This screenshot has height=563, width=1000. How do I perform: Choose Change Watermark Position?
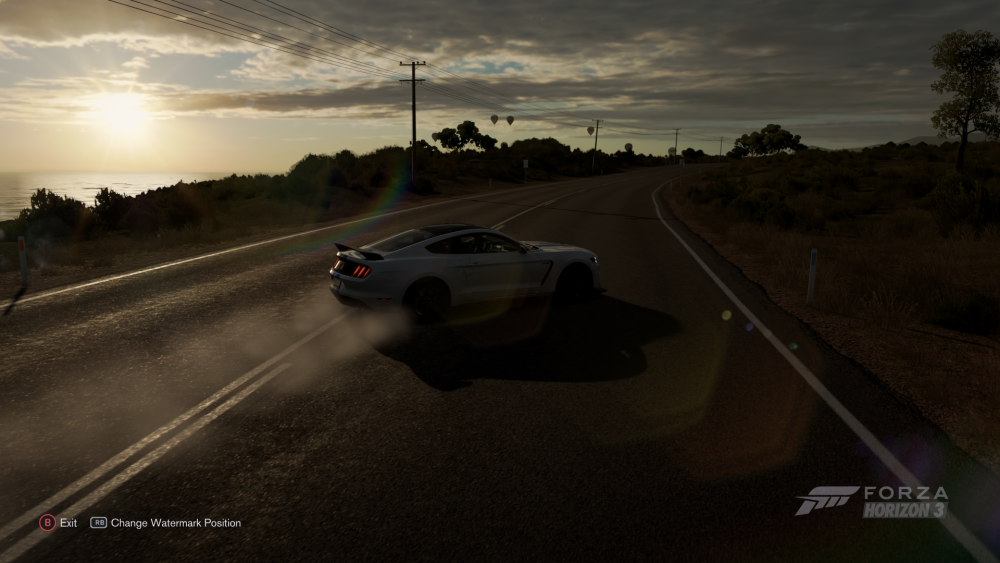pyautogui.click(x=166, y=522)
